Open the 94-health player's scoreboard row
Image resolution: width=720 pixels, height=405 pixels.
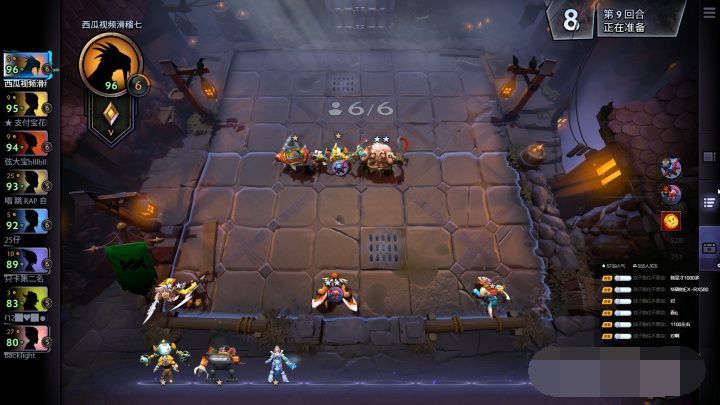(x=26, y=142)
